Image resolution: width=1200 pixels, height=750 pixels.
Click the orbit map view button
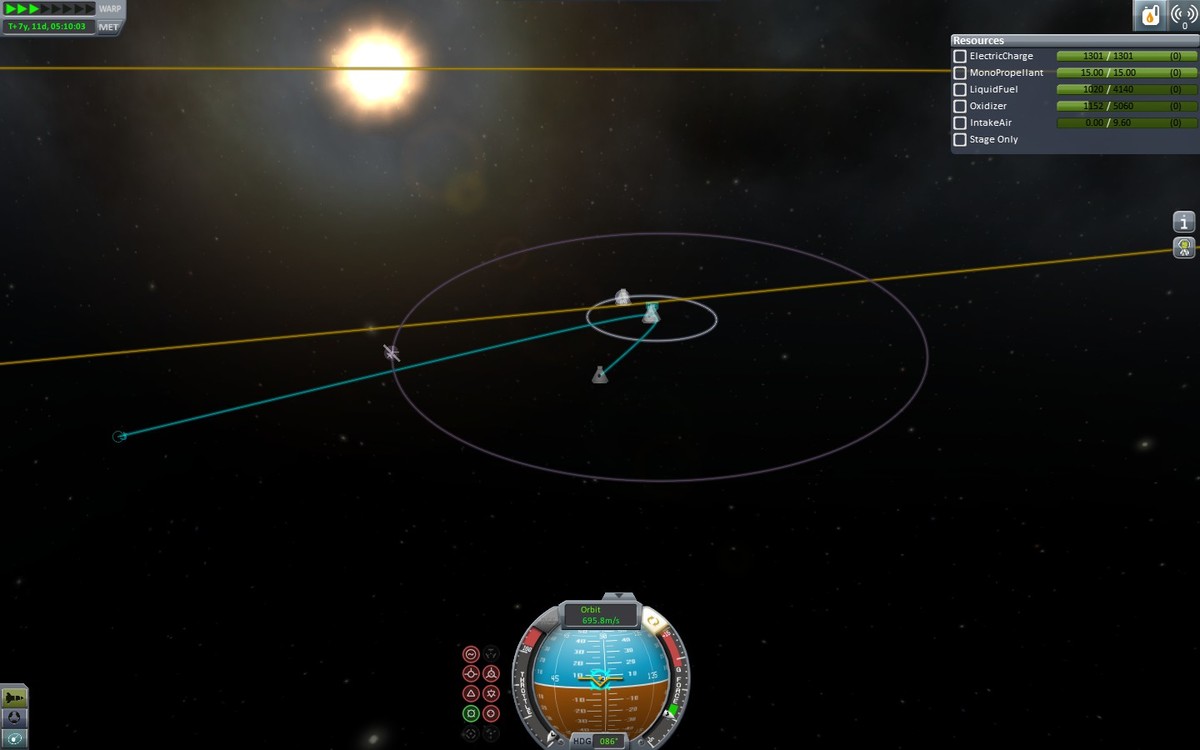15,738
